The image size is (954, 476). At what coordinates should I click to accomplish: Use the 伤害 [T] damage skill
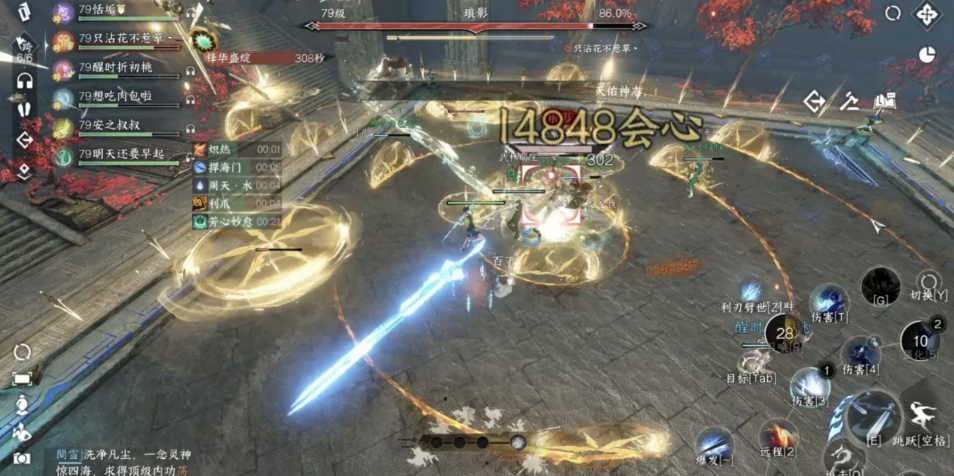click(x=828, y=300)
